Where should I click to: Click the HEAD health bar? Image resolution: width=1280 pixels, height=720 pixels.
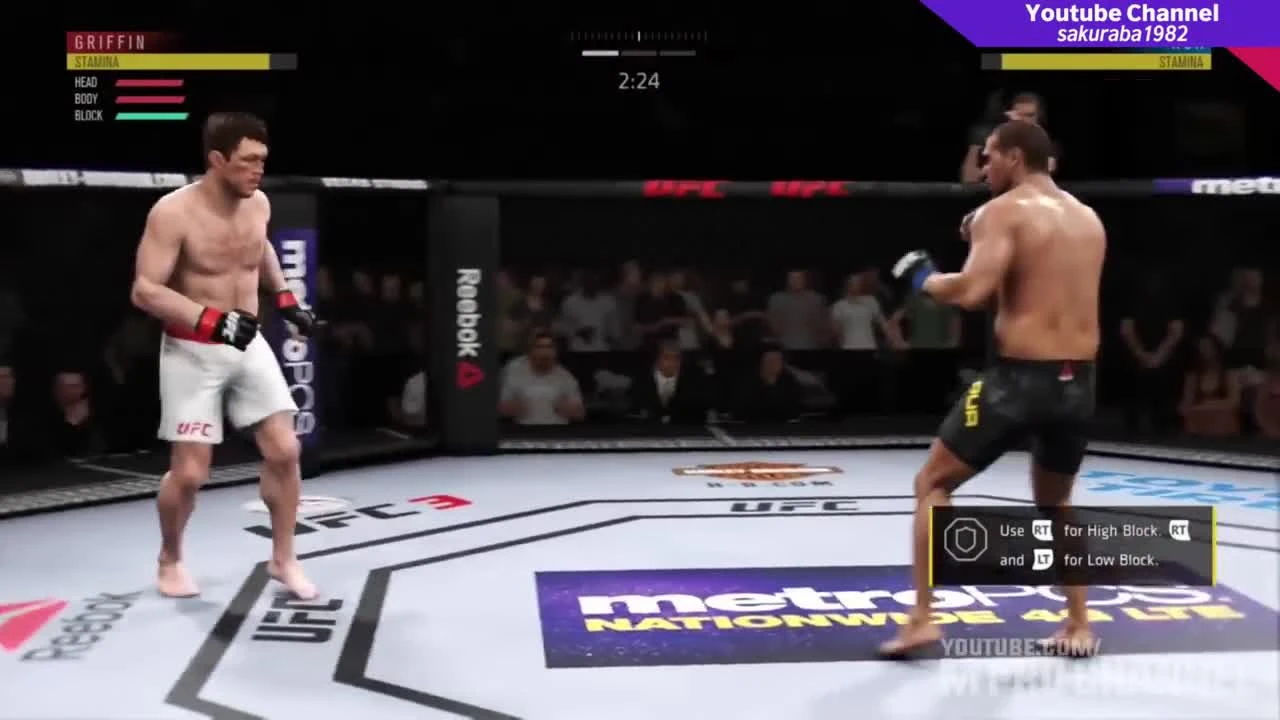point(148,81)
